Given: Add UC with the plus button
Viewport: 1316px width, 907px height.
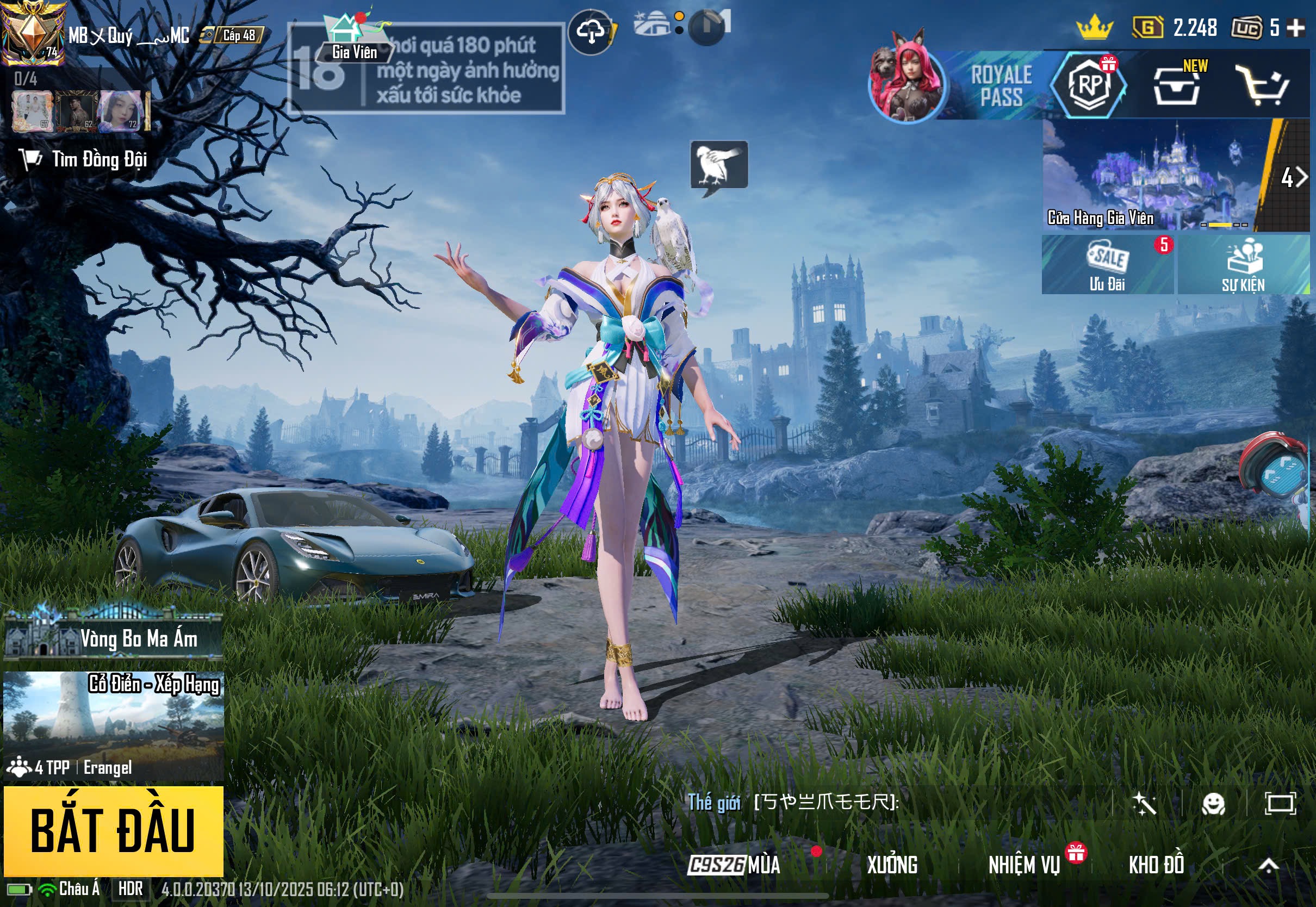Looking at the screenshot, I should tap(1295, 27).
